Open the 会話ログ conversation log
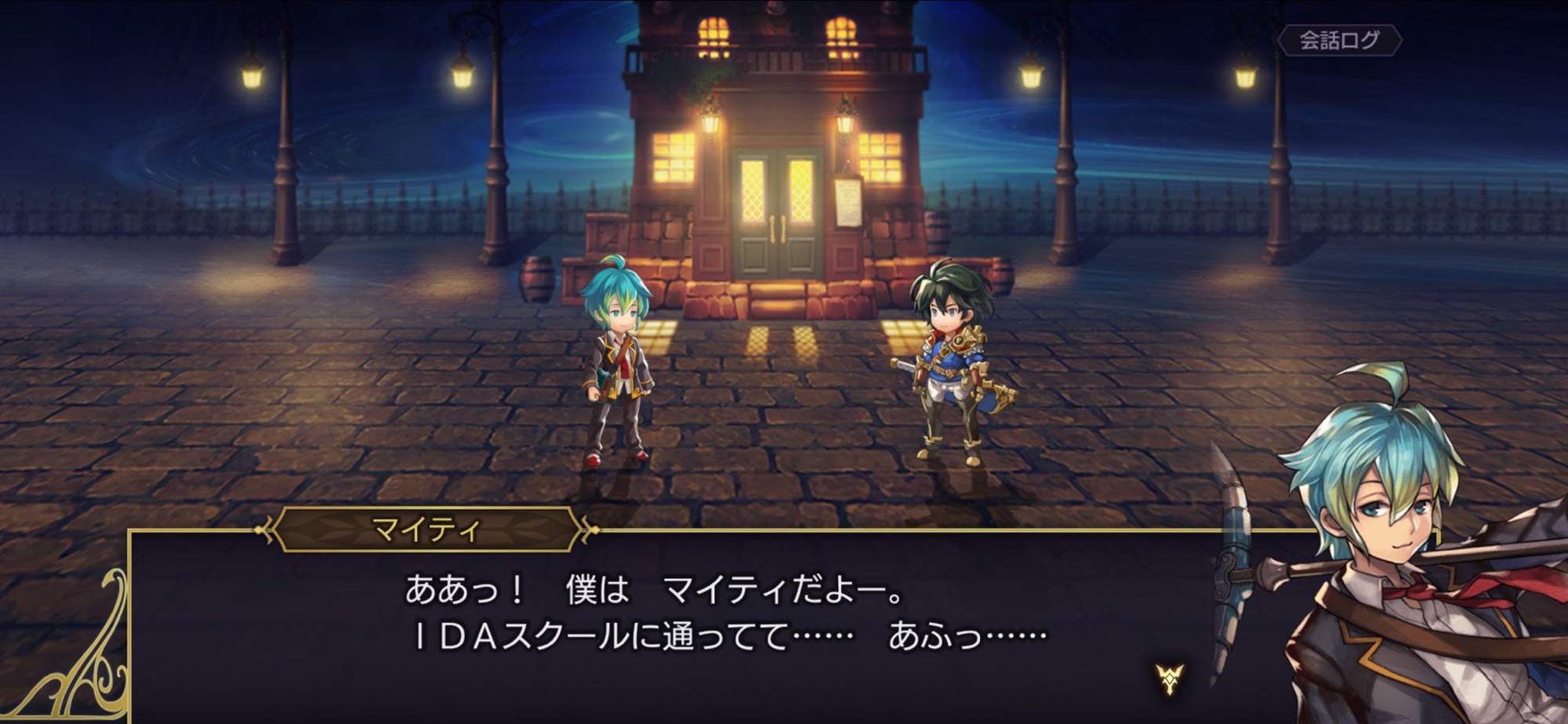The image size is (1568, 724). (x=1339, y=41)
